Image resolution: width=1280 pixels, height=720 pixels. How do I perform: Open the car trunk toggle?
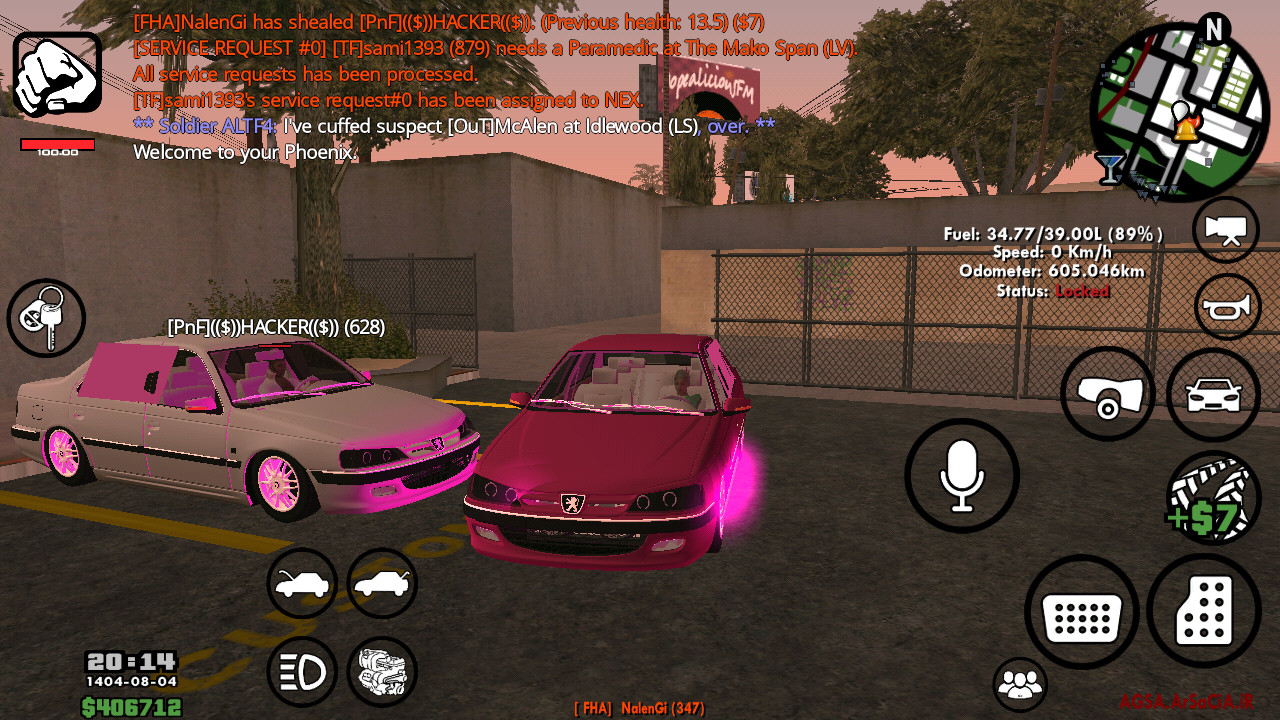(382, 584)
